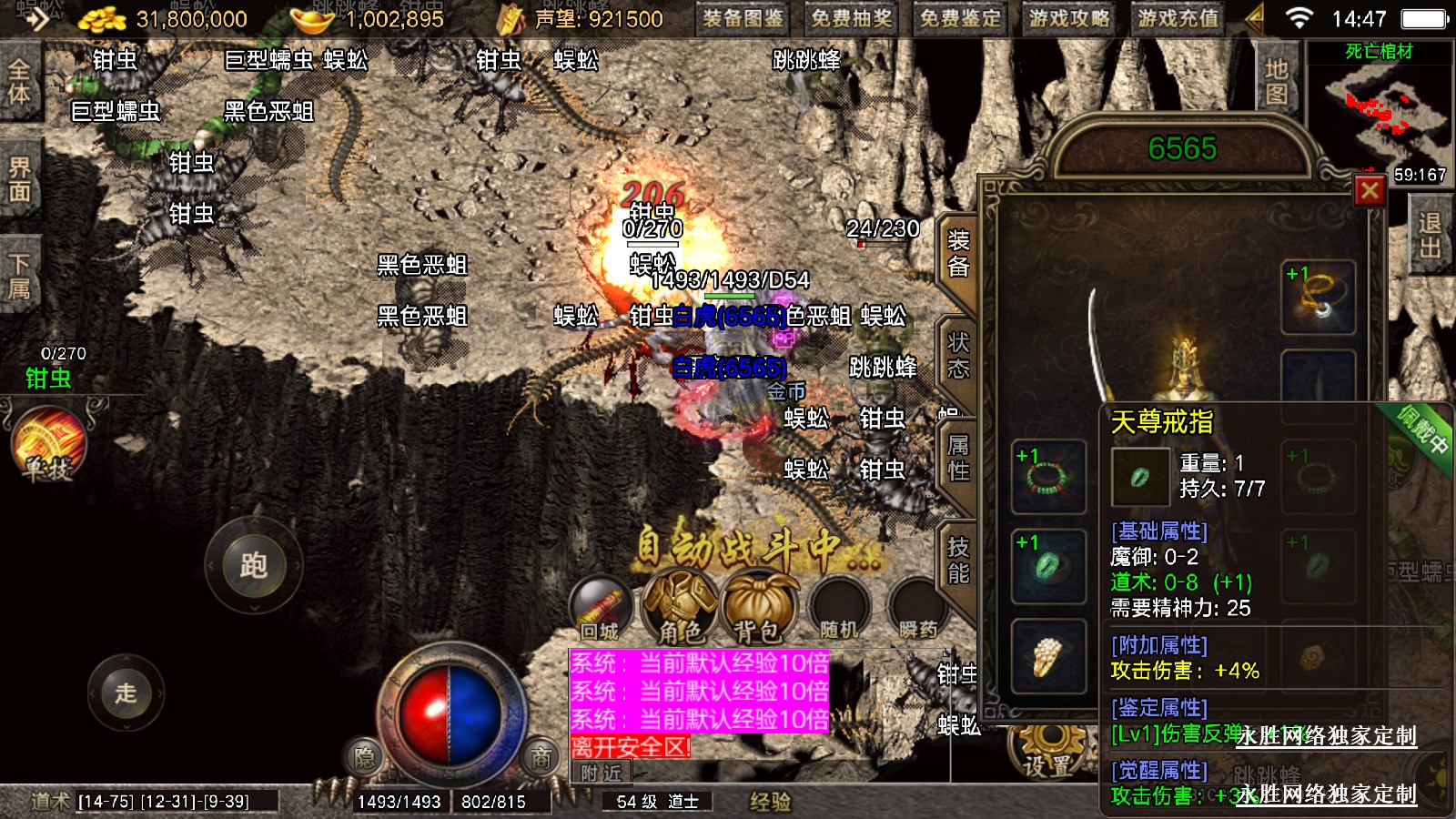Tap the 走 walk button
This screenshot has width=1456, height=819.
pyautogui.click(x=126, y=693)
